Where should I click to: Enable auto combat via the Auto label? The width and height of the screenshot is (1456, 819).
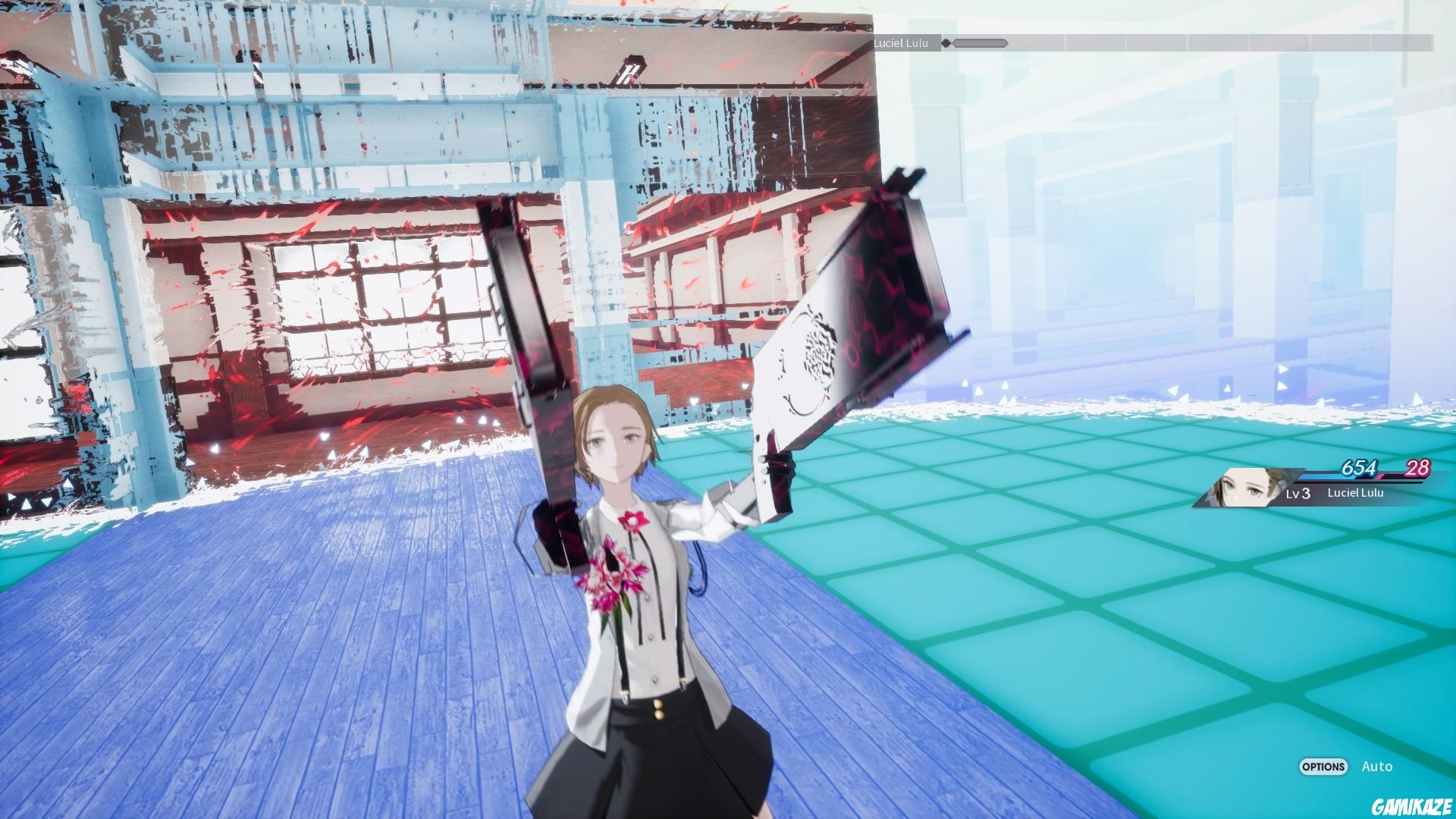(1378, 767)
